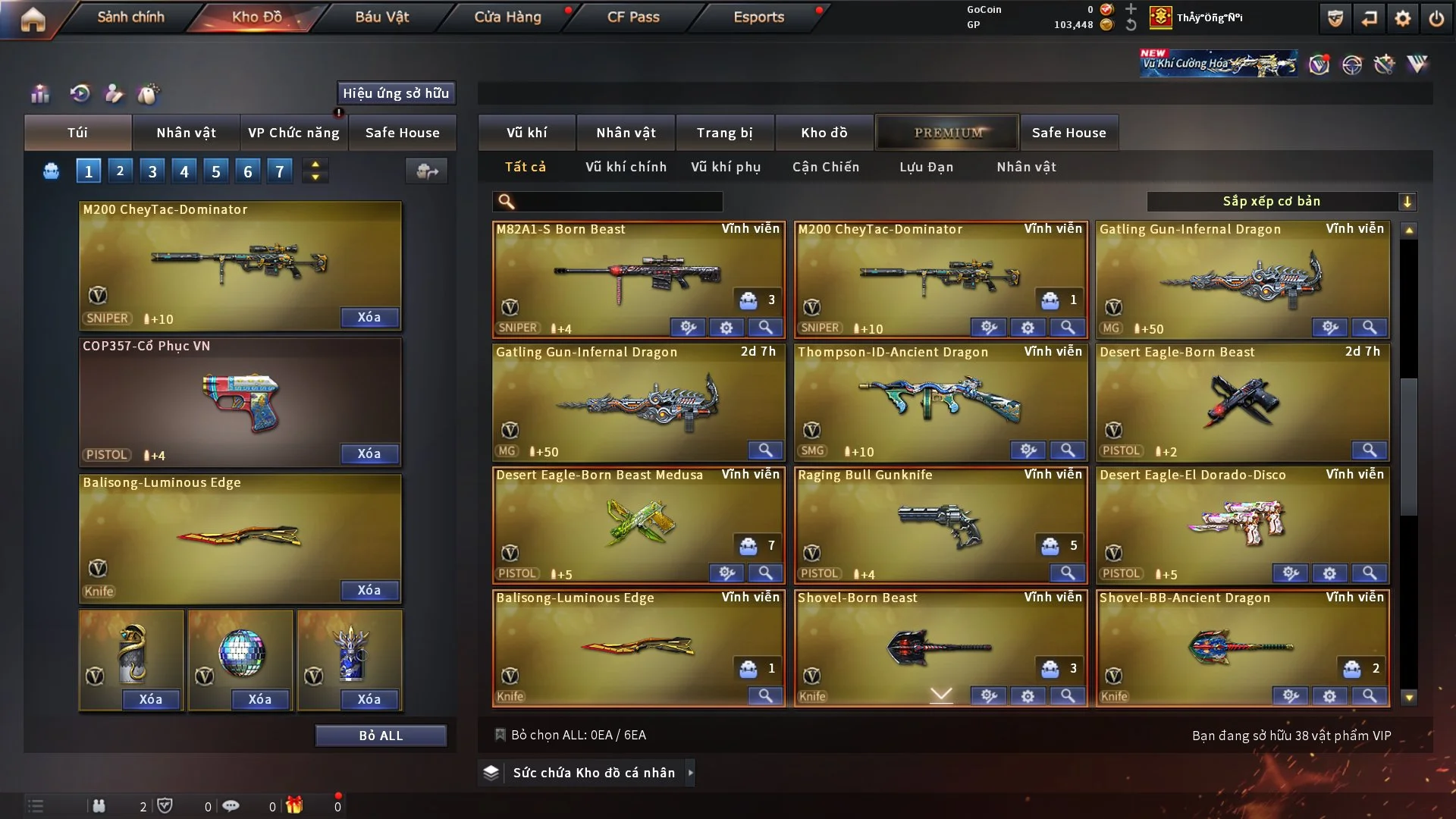Select the Nhân vật tab beside Túi
The width and height of the screenshot is (1456, 819).
pos(186,133)
